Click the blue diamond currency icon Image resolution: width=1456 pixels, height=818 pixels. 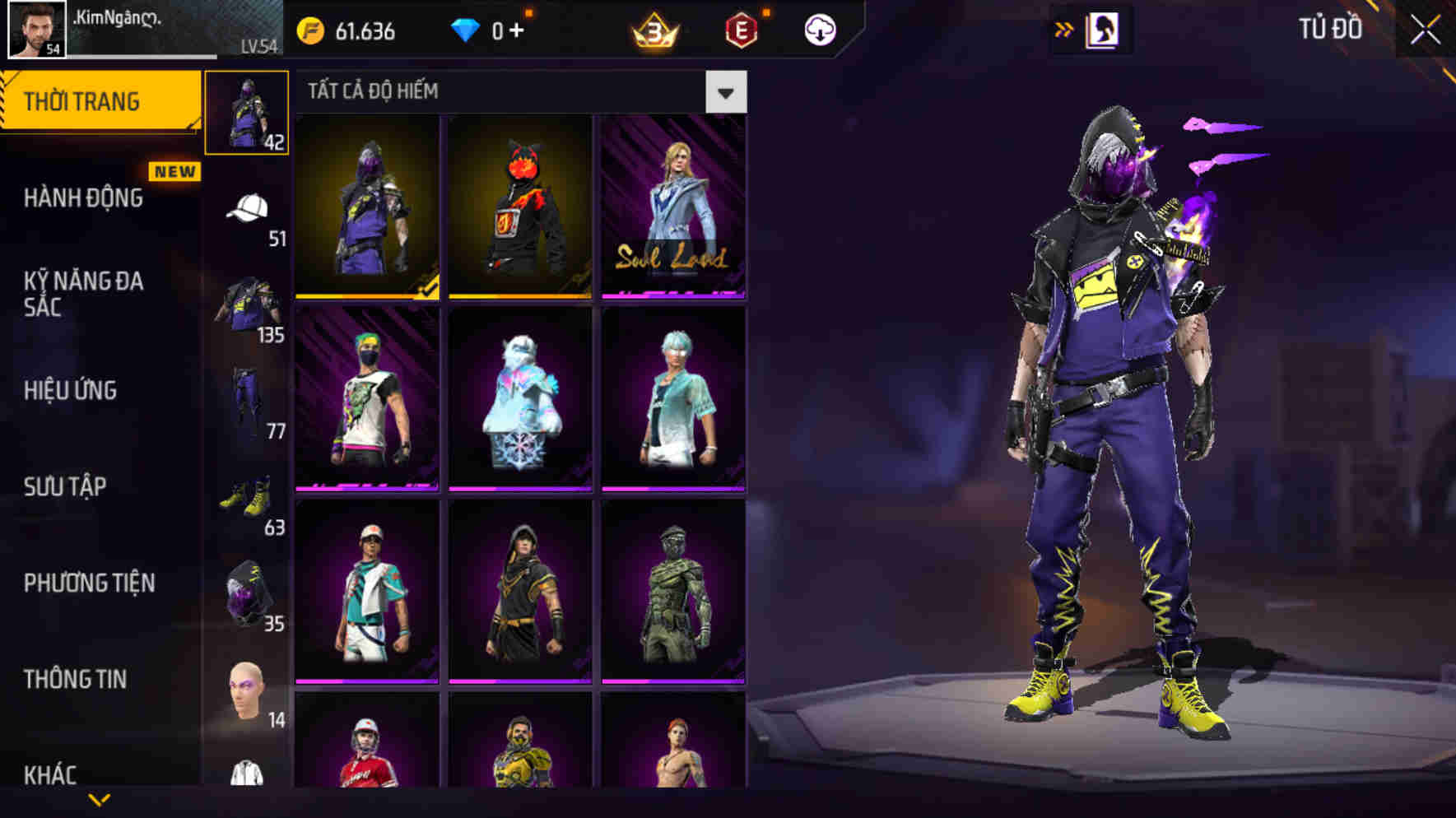click(x=465, y=31)
